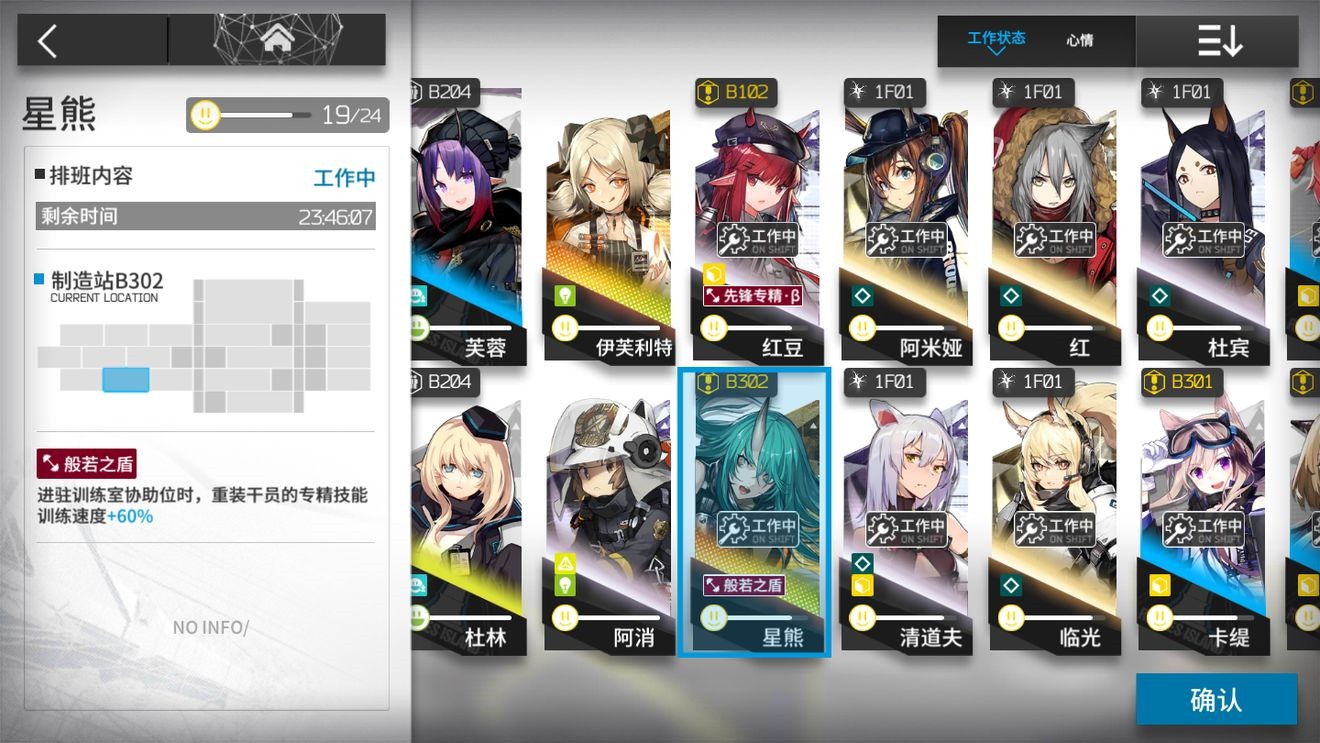The image size is (1320, 743).
Task: Click the 般若之盾 skill tag in the info panel
Action: [86, 464]
